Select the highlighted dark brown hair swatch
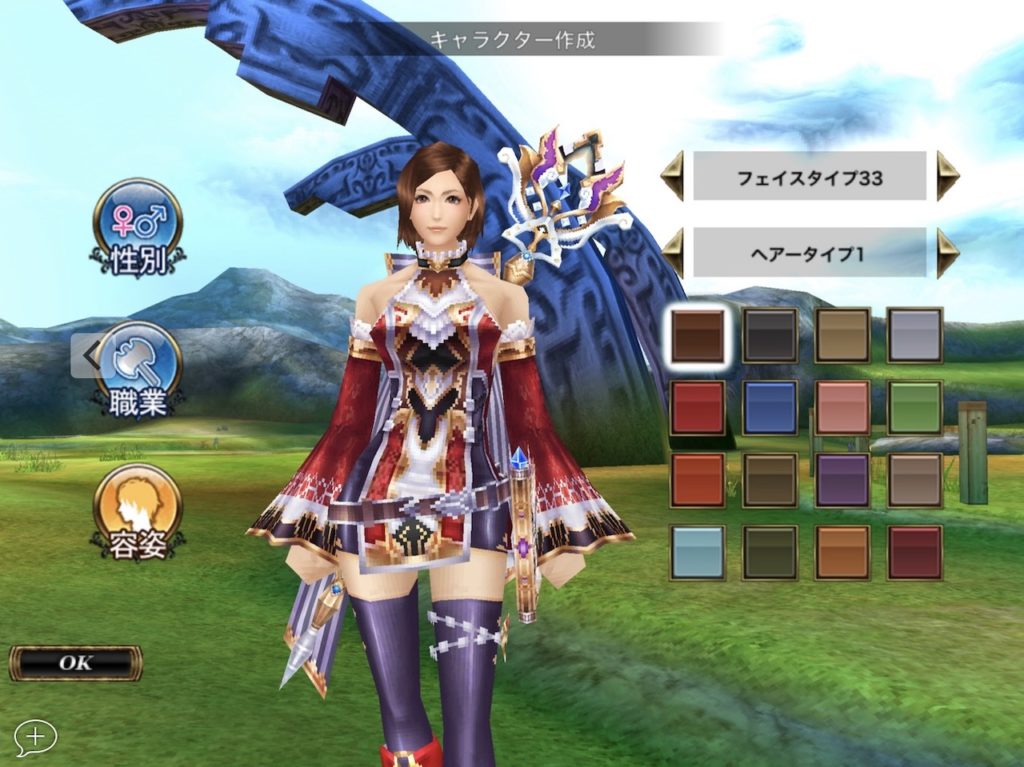The width and height of the screenshot is (1024, 767). pos(697,335)
